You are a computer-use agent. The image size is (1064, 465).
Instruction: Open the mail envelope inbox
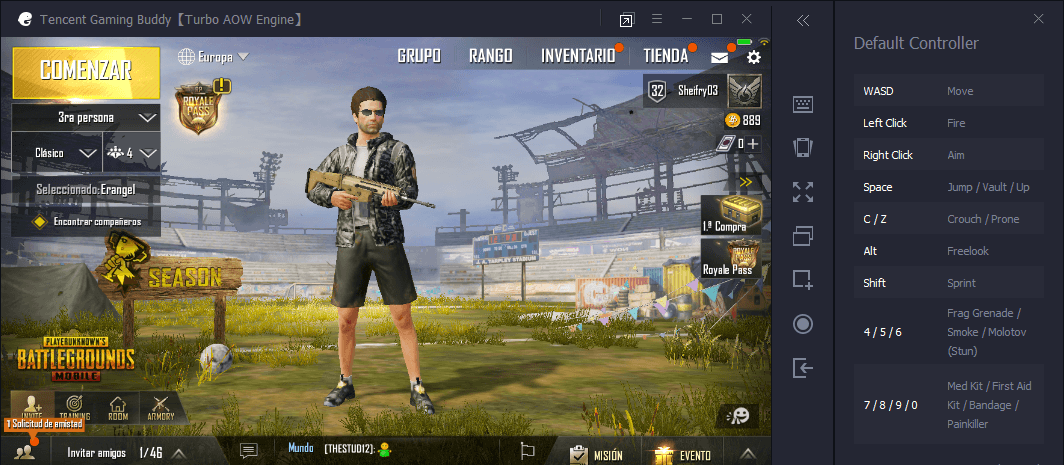coord(720,58)
